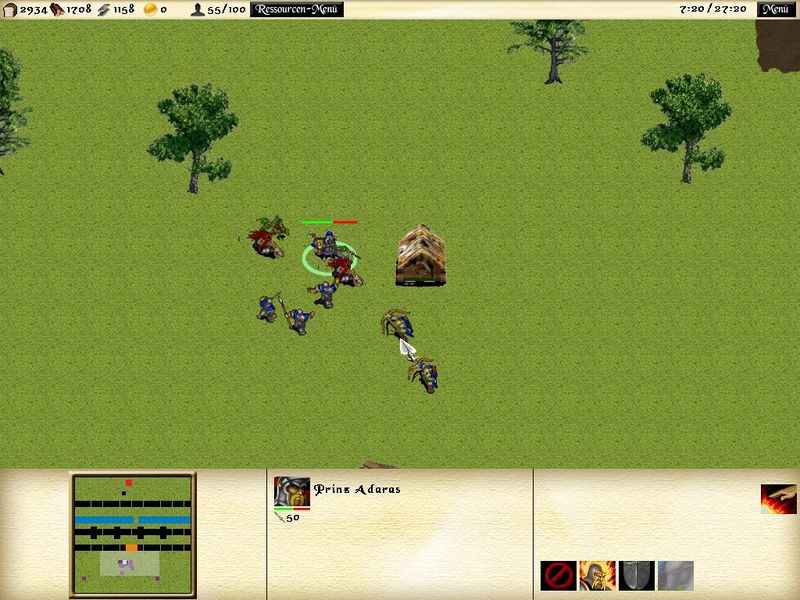Screen dimensions: 800x600
Task: Choose the flaming knight stance icon
Action: 597,575
